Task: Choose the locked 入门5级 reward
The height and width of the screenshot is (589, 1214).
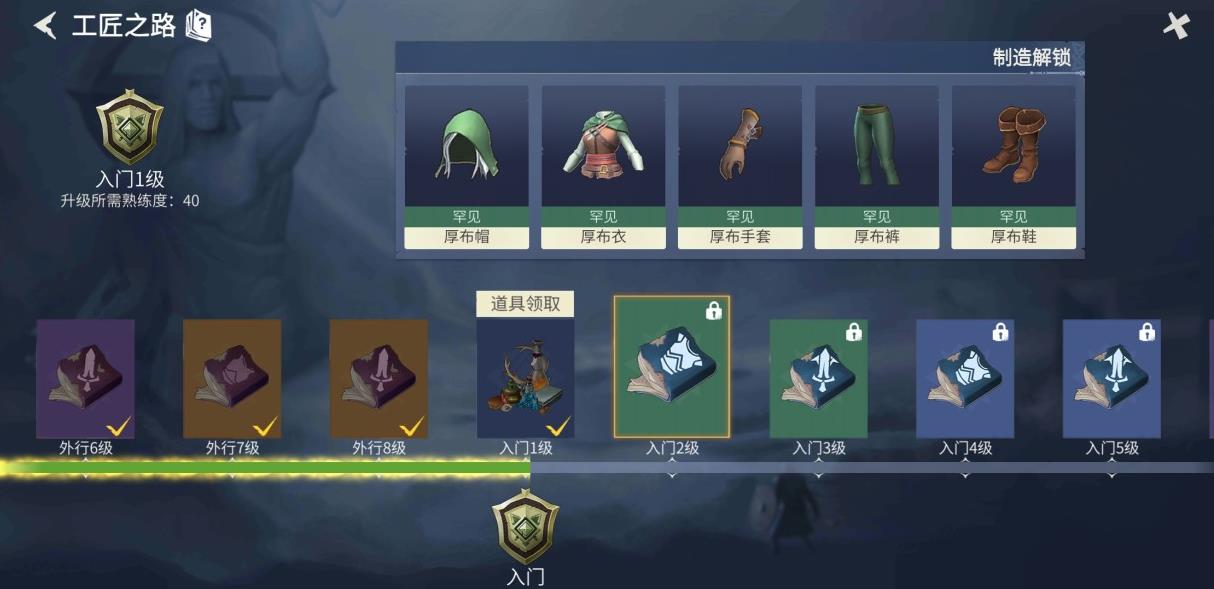Action: point(1112,379)
